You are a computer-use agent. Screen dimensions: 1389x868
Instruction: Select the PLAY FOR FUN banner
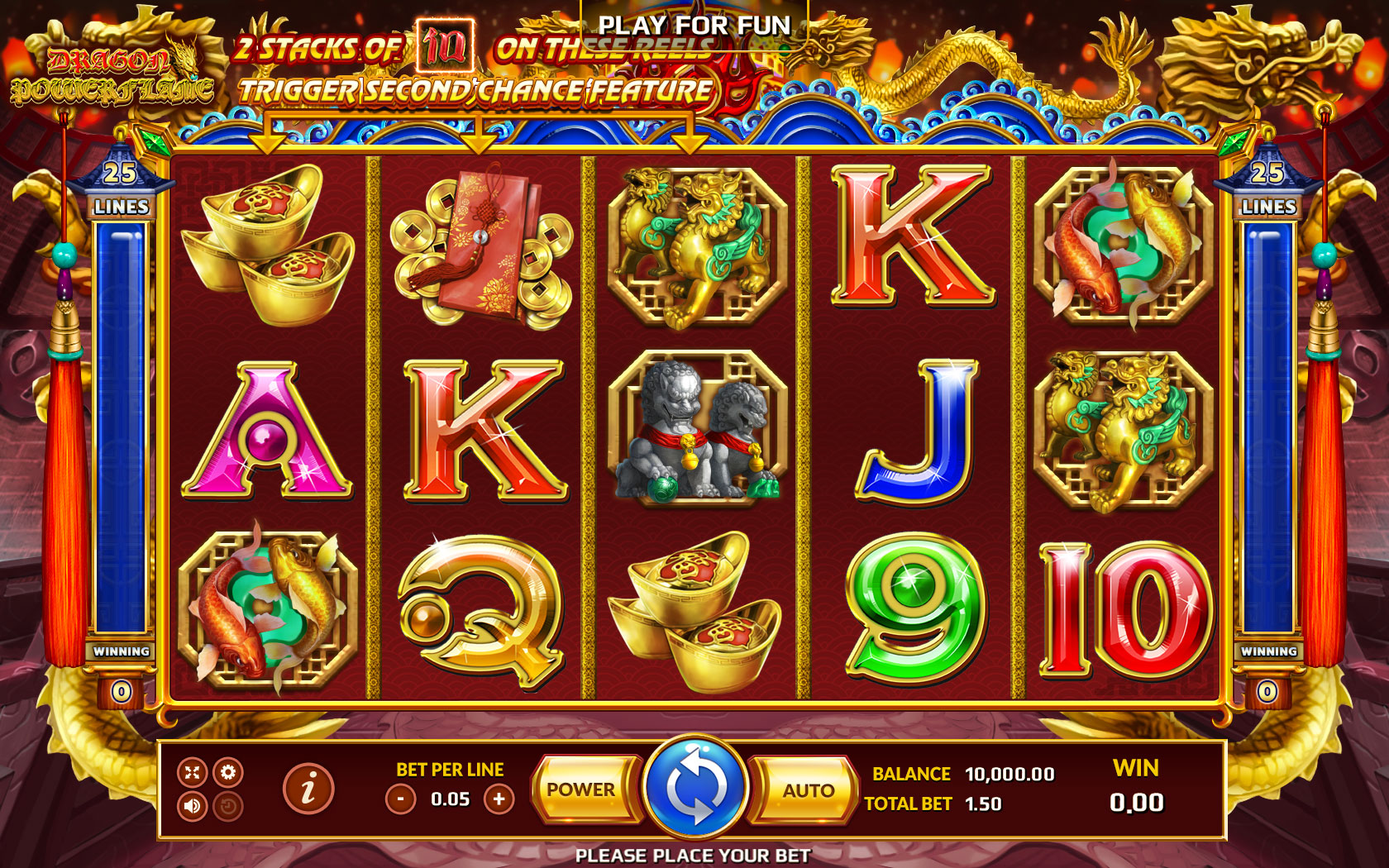(695, 26)
